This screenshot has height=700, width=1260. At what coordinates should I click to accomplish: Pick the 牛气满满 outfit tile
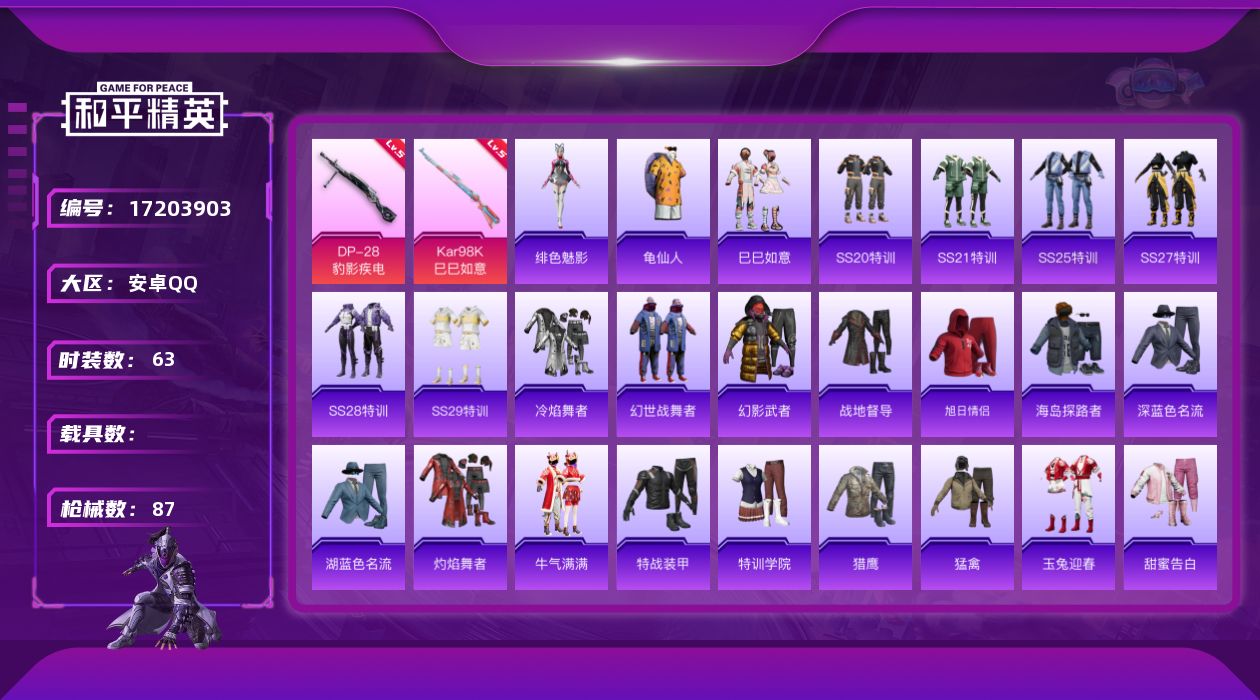pos(561,517)
